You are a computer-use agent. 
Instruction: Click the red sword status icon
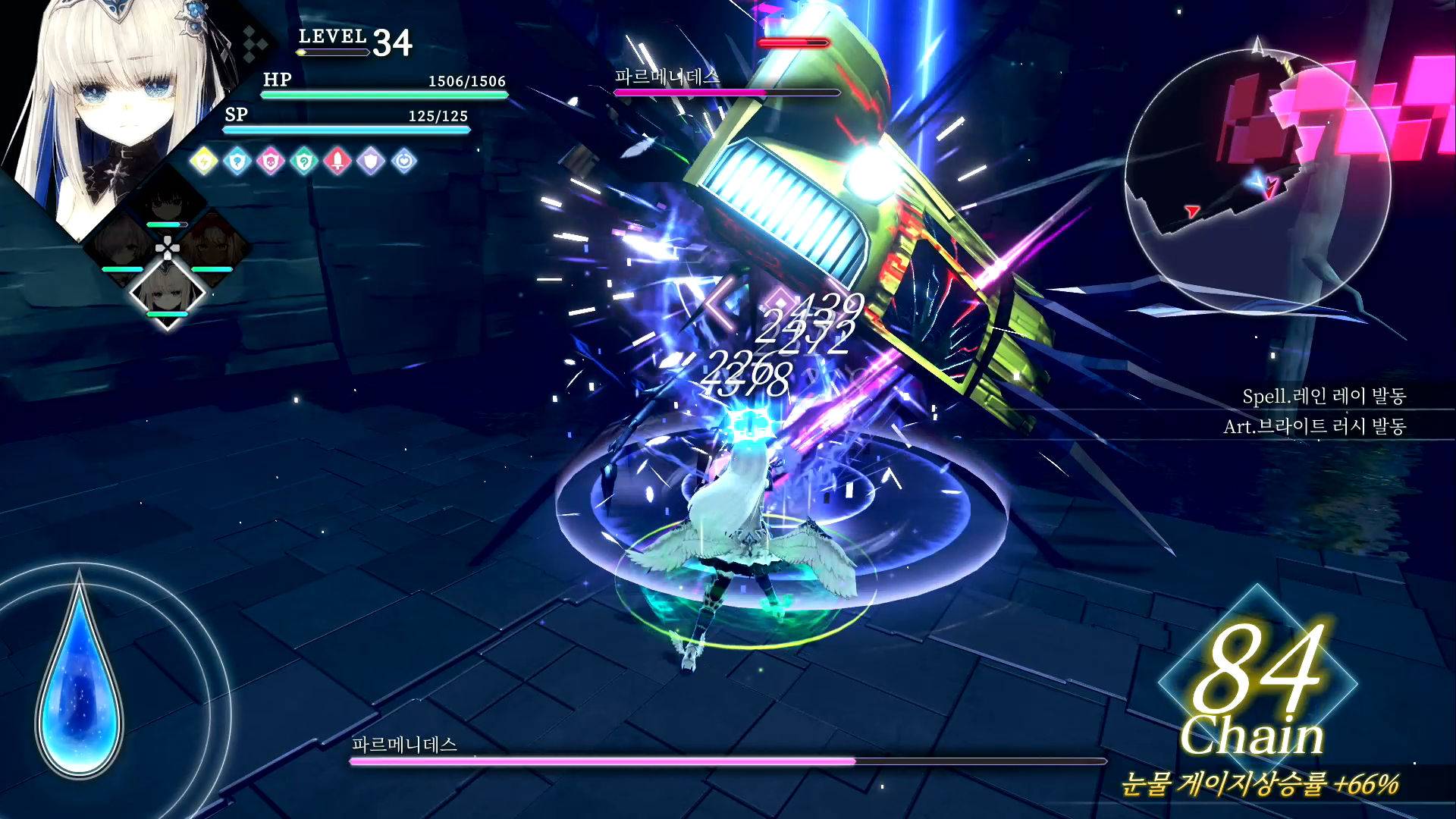337,162
